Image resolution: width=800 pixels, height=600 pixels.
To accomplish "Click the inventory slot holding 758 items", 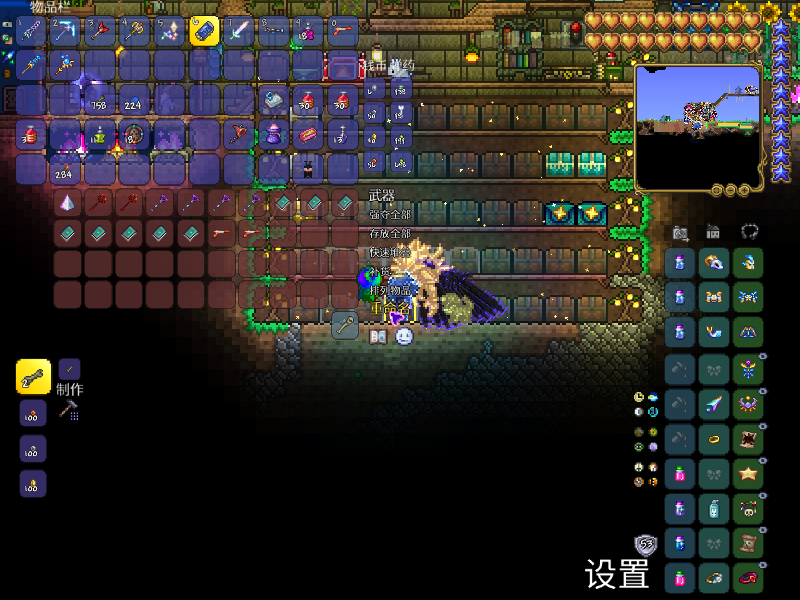I will 100,100.
